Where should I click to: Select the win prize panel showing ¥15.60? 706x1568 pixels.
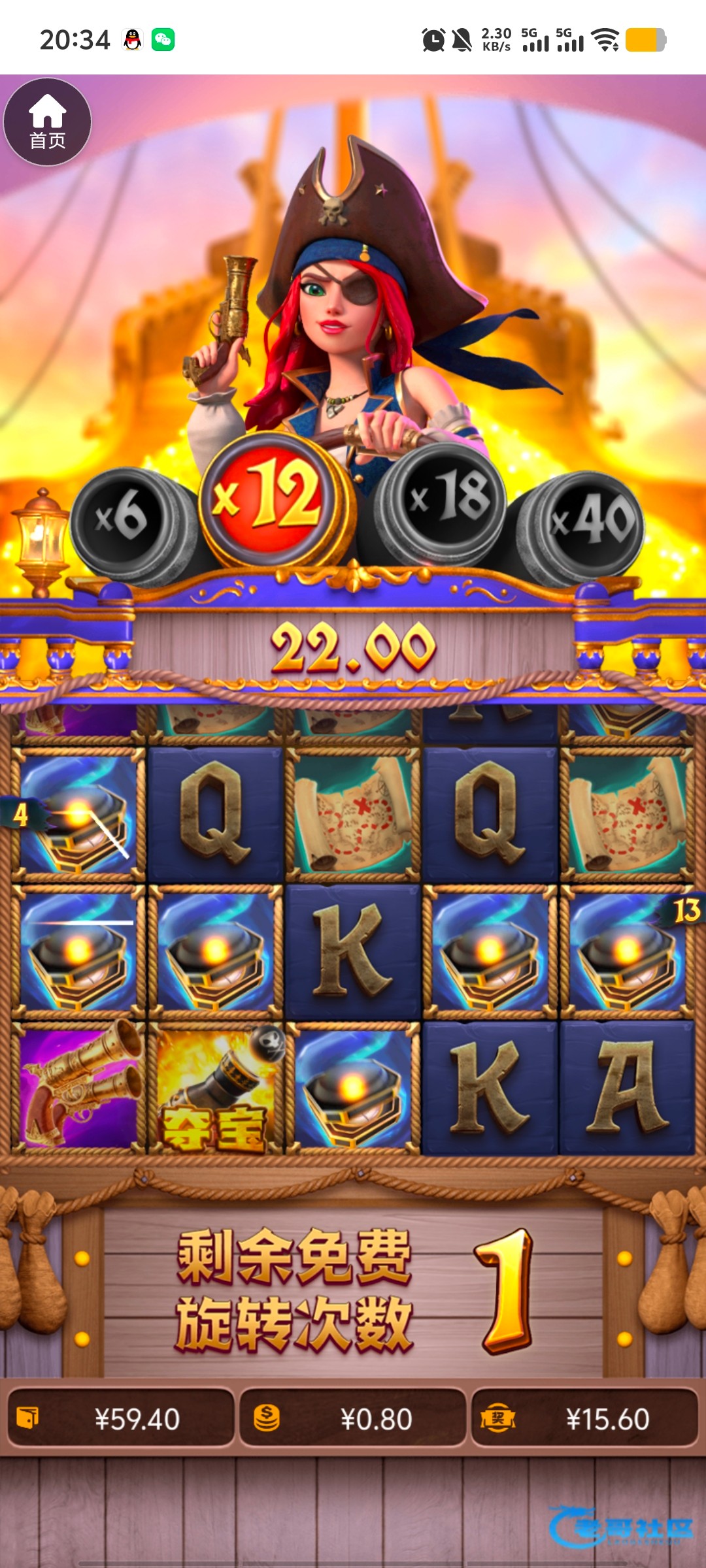pos(585,1419)
